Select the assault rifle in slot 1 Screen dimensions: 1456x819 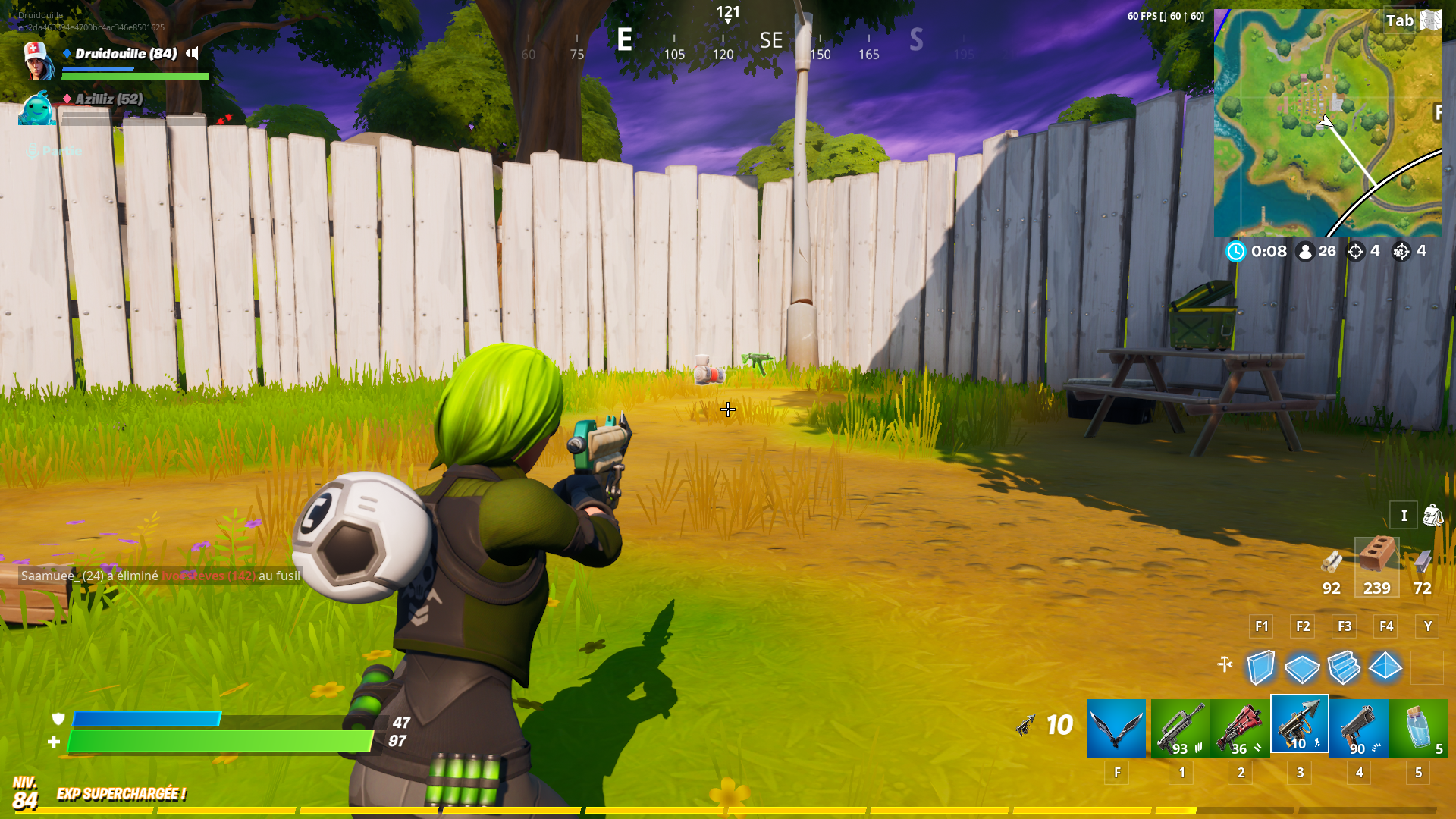pos(1181,728)
